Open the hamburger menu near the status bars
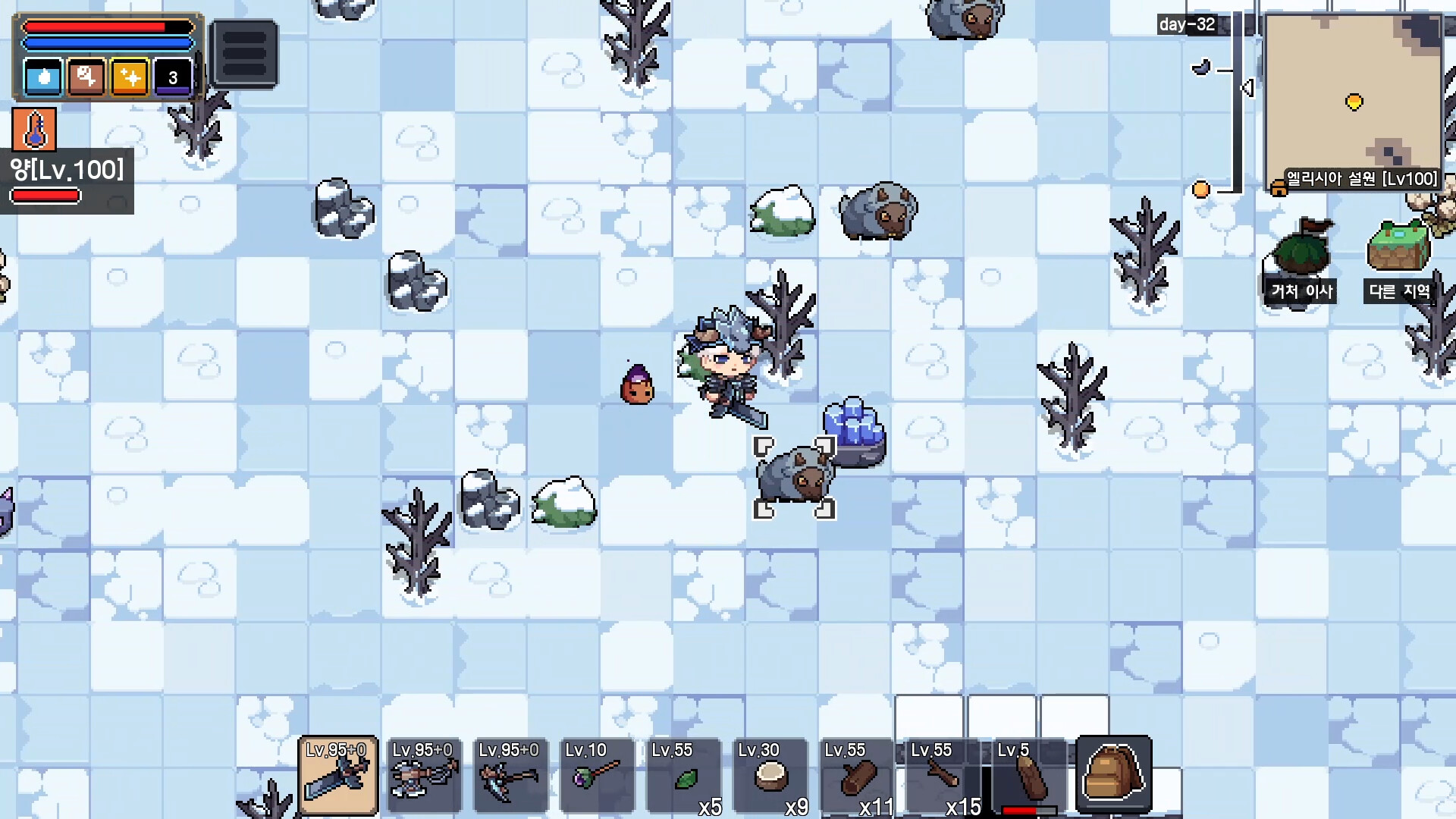This screenshot has width=1456, height=819. point(244,53)
